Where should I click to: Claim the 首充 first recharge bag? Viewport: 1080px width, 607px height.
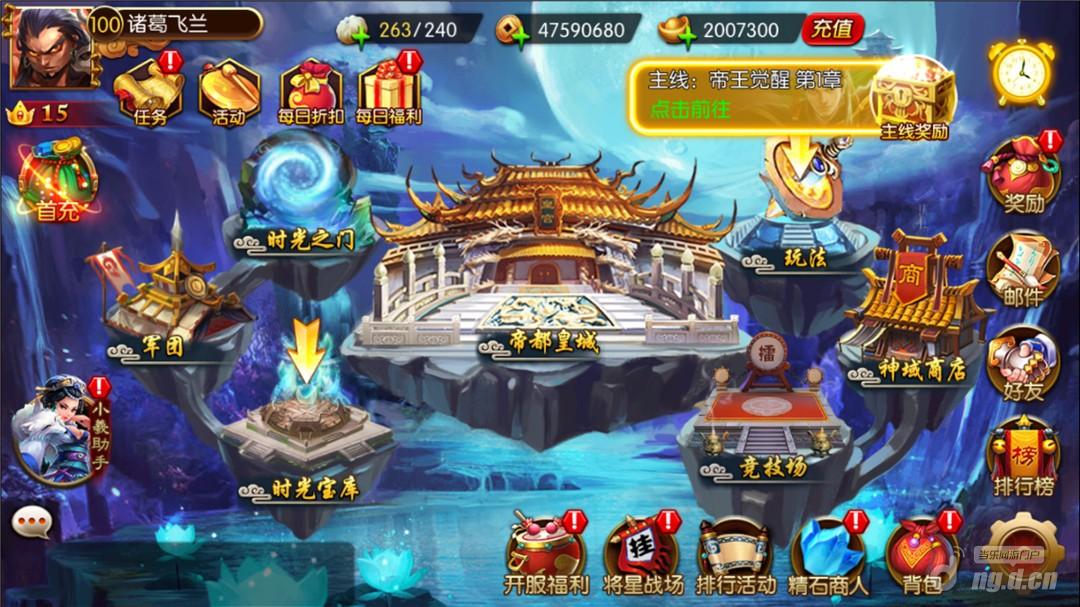click(x=57, y=181)
